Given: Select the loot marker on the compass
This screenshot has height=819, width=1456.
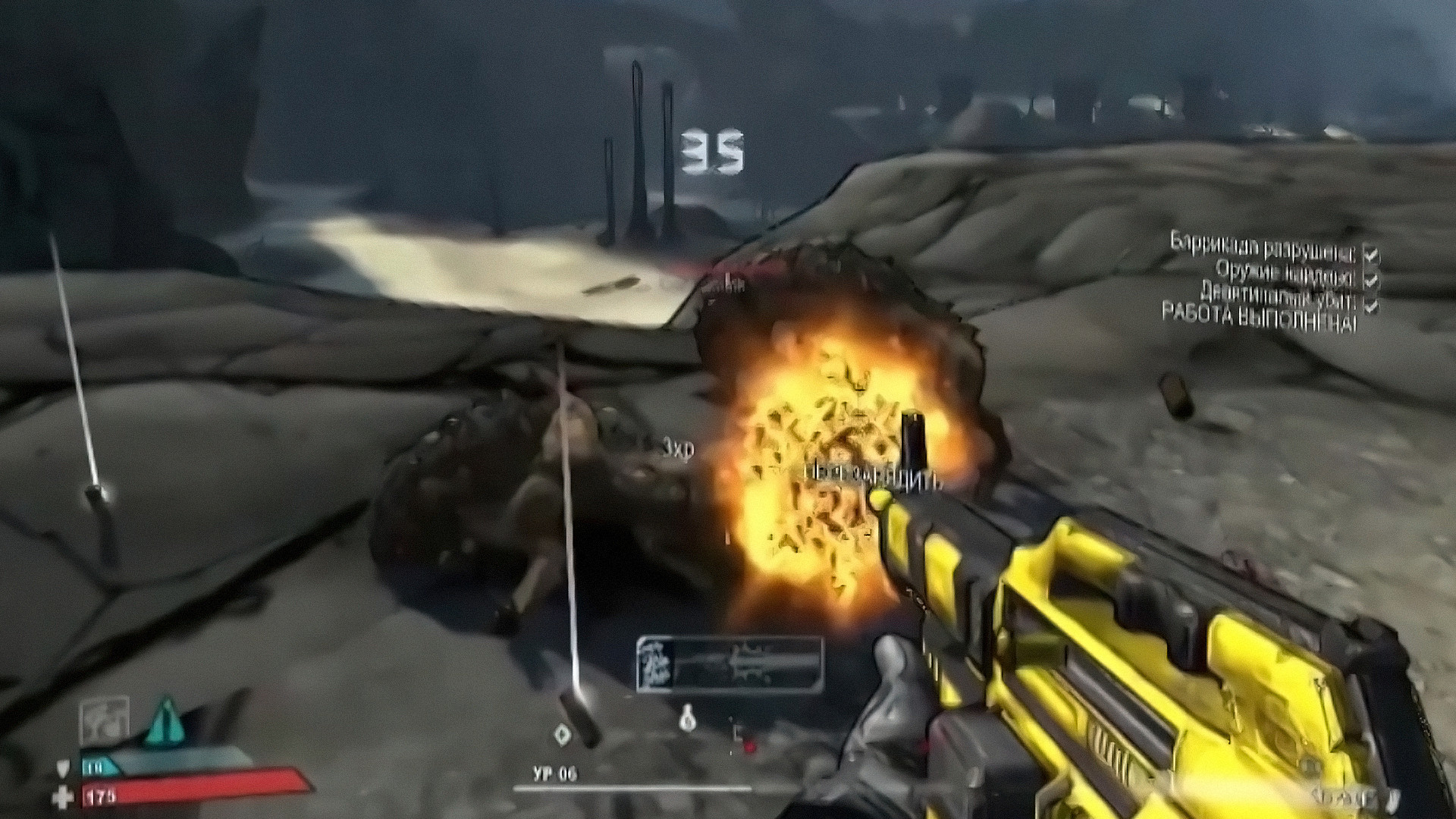Looking at the screenshot, I should pyautogui.click(x=688, y=718).
